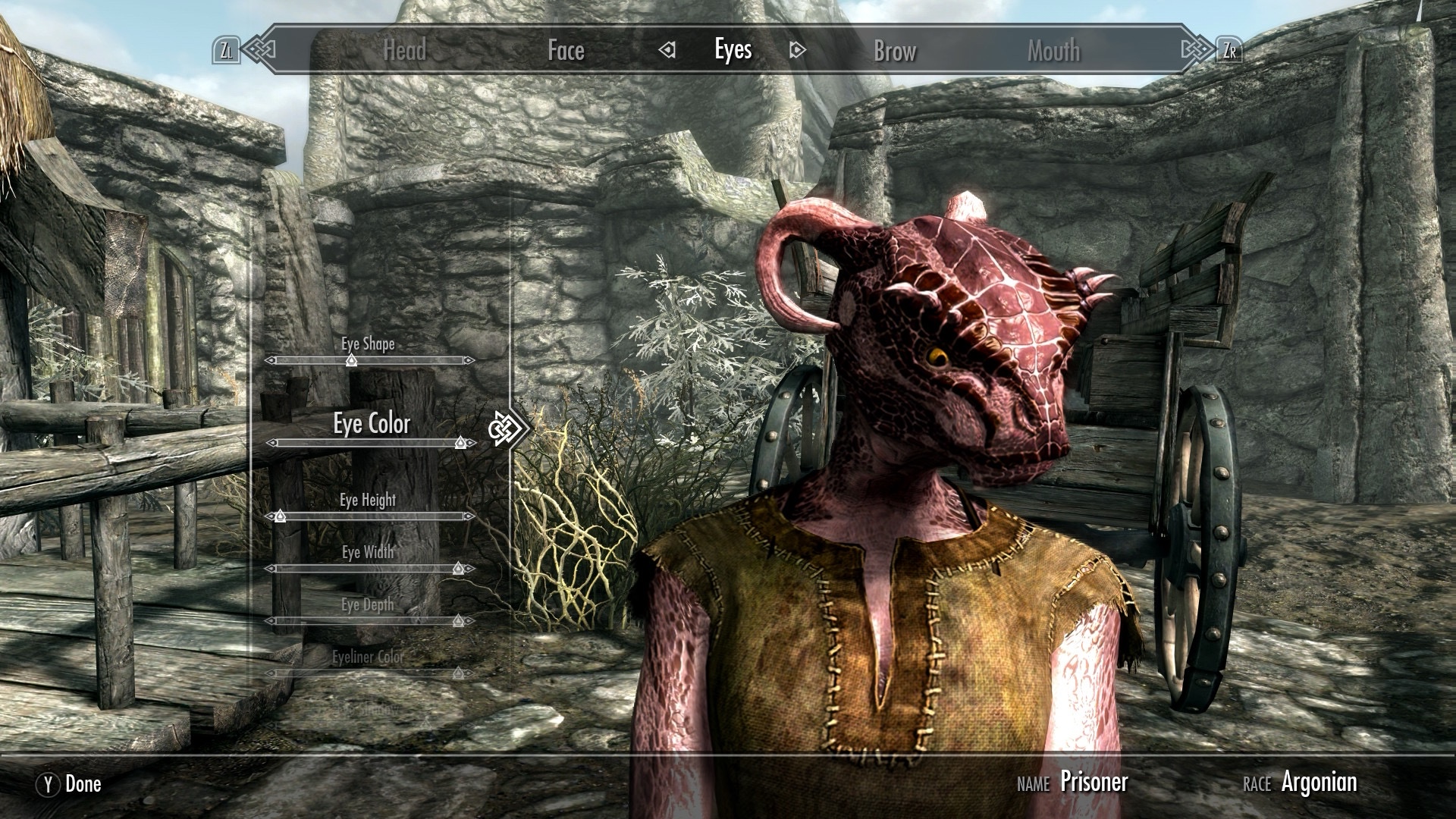Adjust the Eye Depth slider
The width and height of the screenshot is (1456, 819).
(458, 621)
